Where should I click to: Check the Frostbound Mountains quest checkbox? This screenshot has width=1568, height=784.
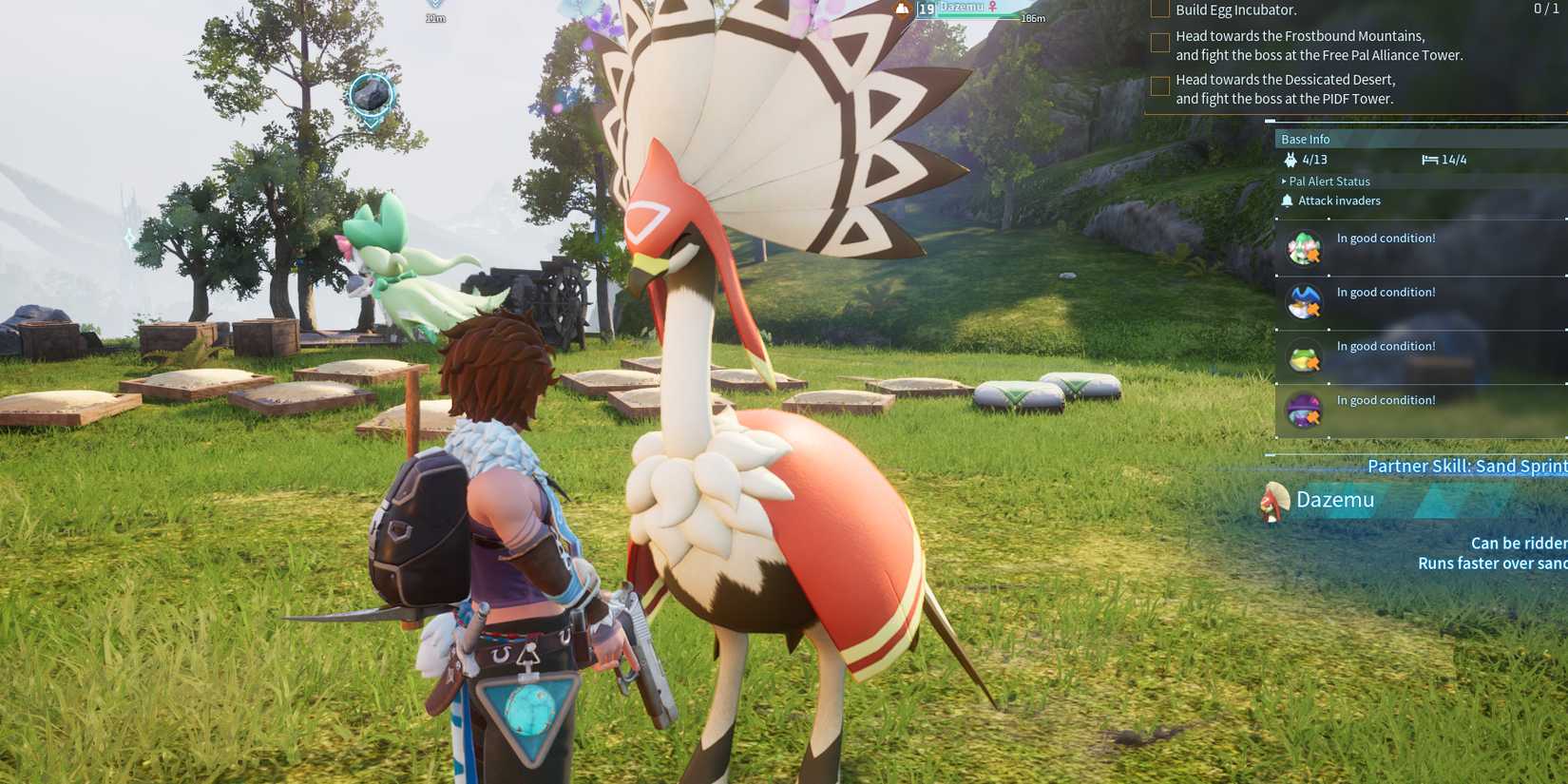point(1158,43)
